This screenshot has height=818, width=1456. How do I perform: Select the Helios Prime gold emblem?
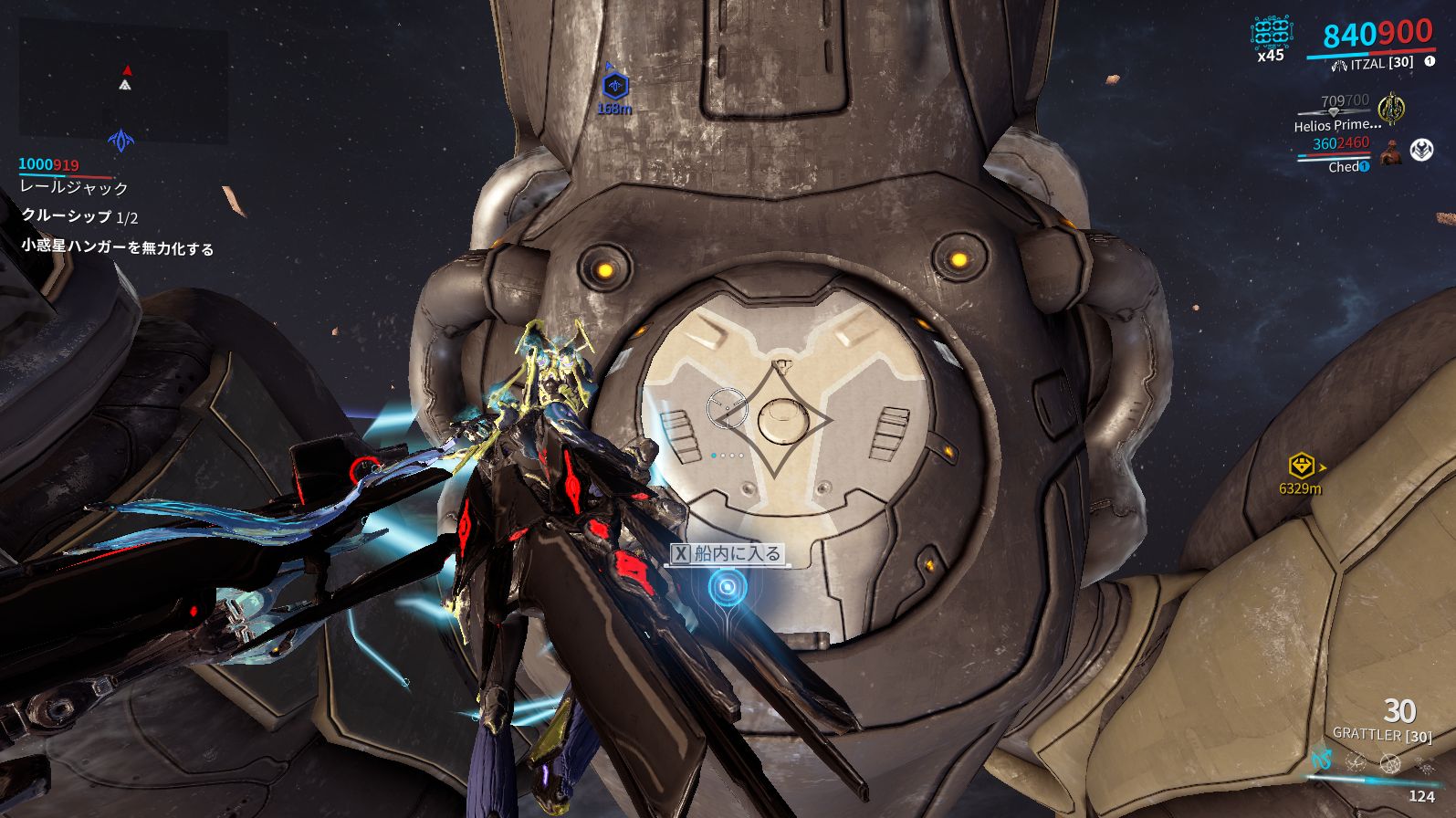1390,109
